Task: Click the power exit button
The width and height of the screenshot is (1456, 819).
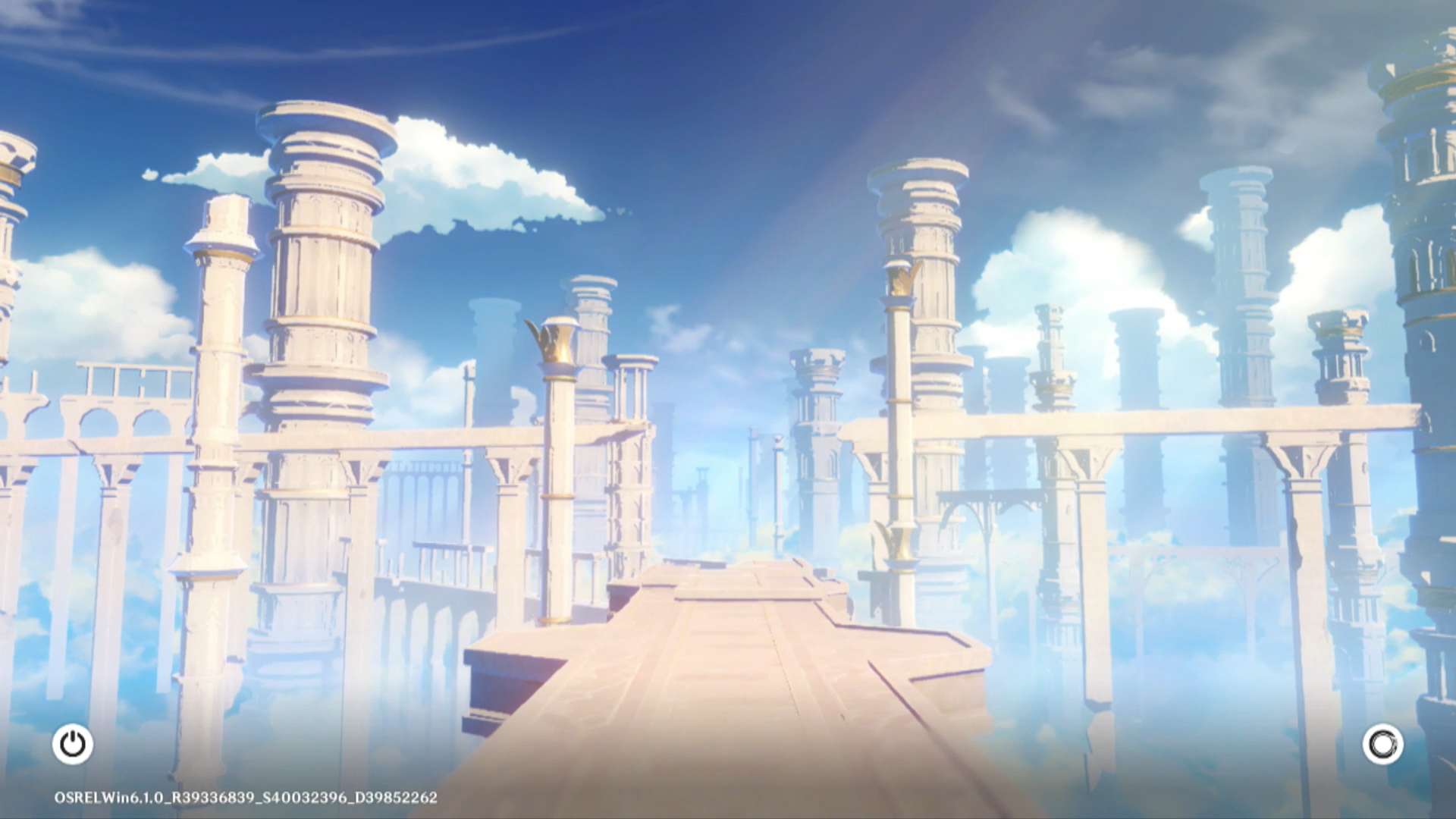Action: [73, 744]
